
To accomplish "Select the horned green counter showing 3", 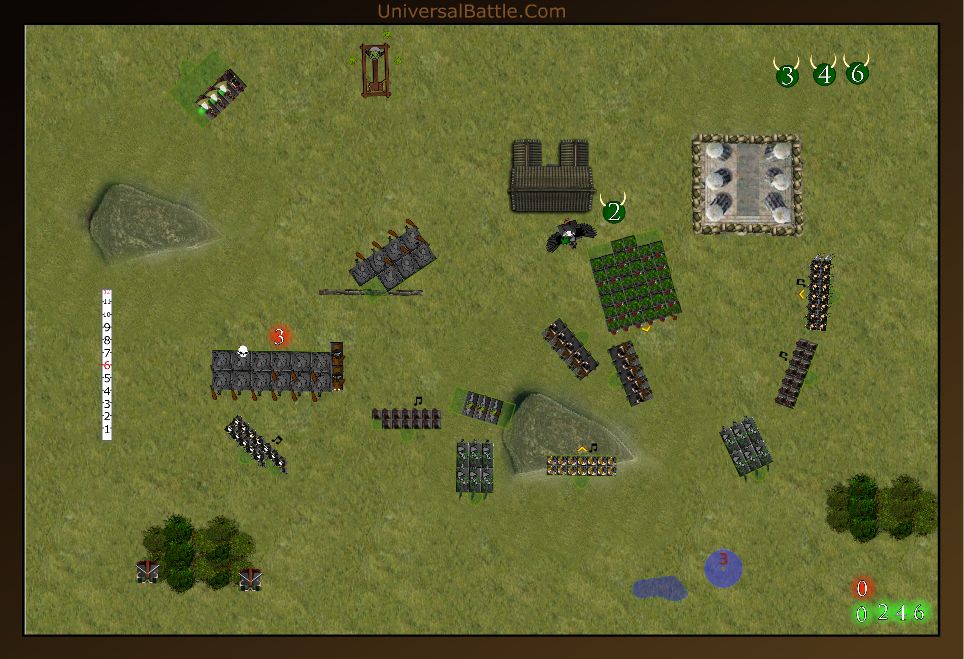I will coord(787,75).
